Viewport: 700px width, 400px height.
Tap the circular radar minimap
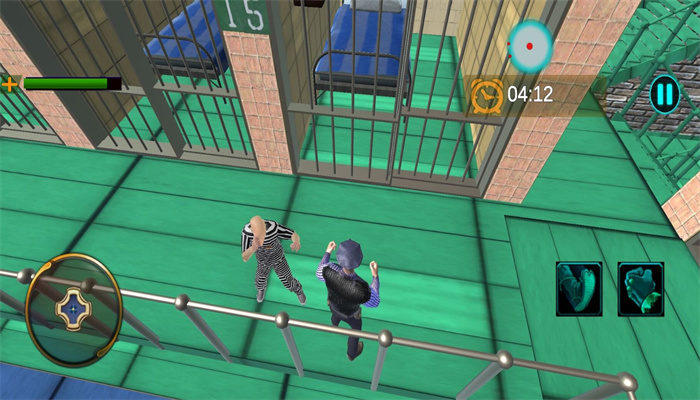tap(530, 43)
